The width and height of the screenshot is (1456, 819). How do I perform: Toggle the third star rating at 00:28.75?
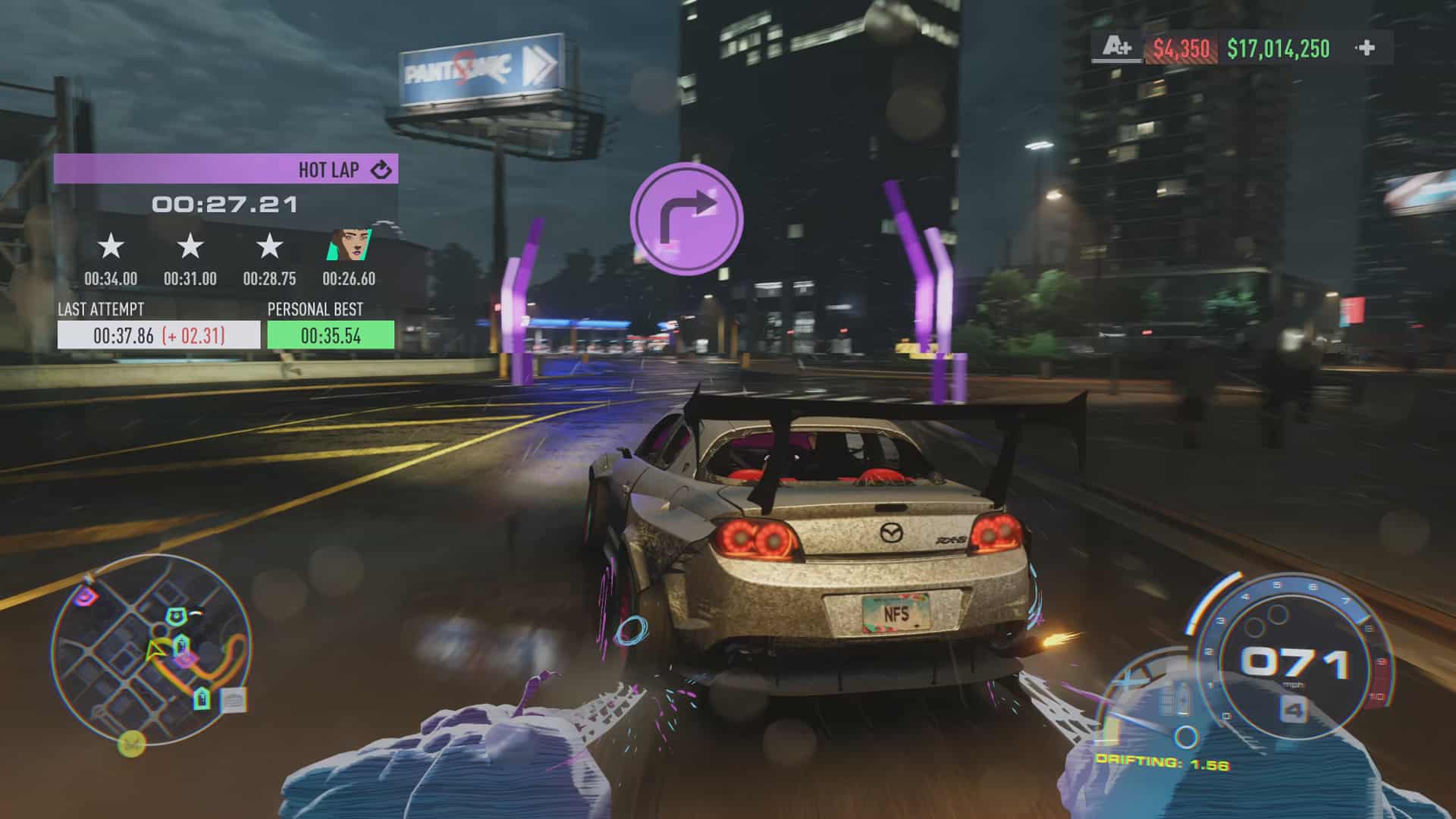pyautogui.click(x=268, y=246)
